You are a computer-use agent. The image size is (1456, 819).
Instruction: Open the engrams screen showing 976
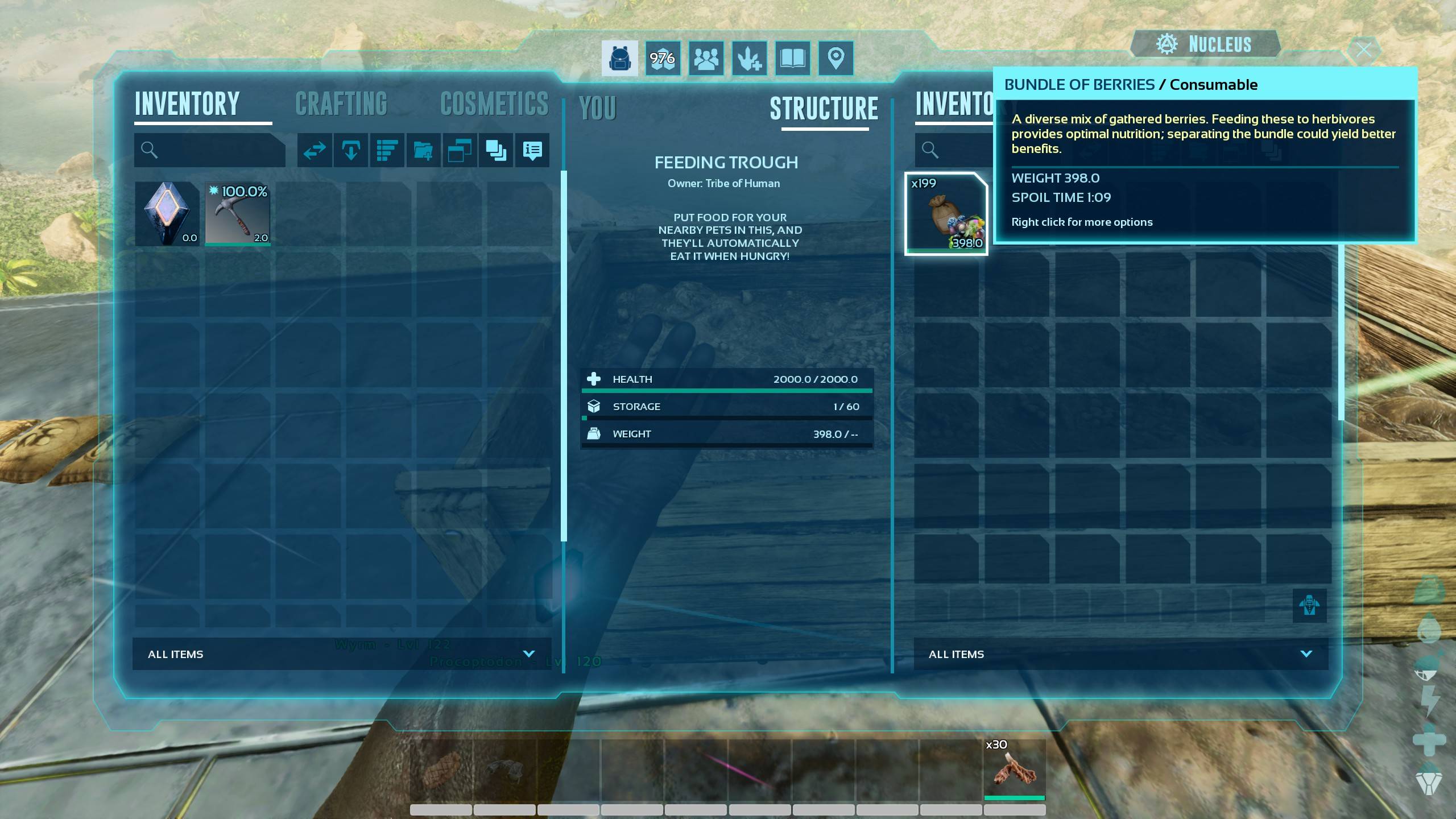tap(663, 58)
